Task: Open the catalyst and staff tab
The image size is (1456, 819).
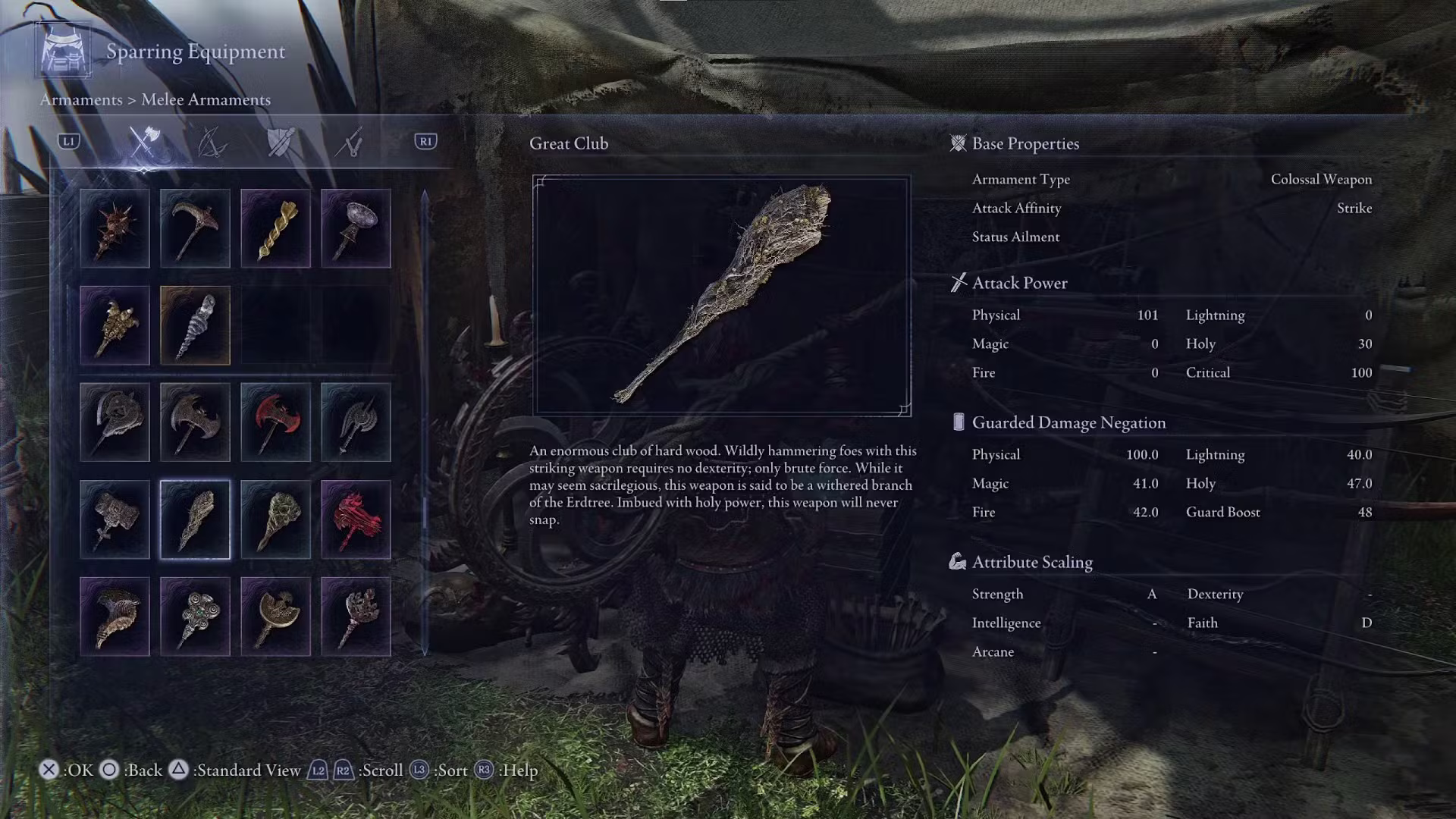Action: 350,142
